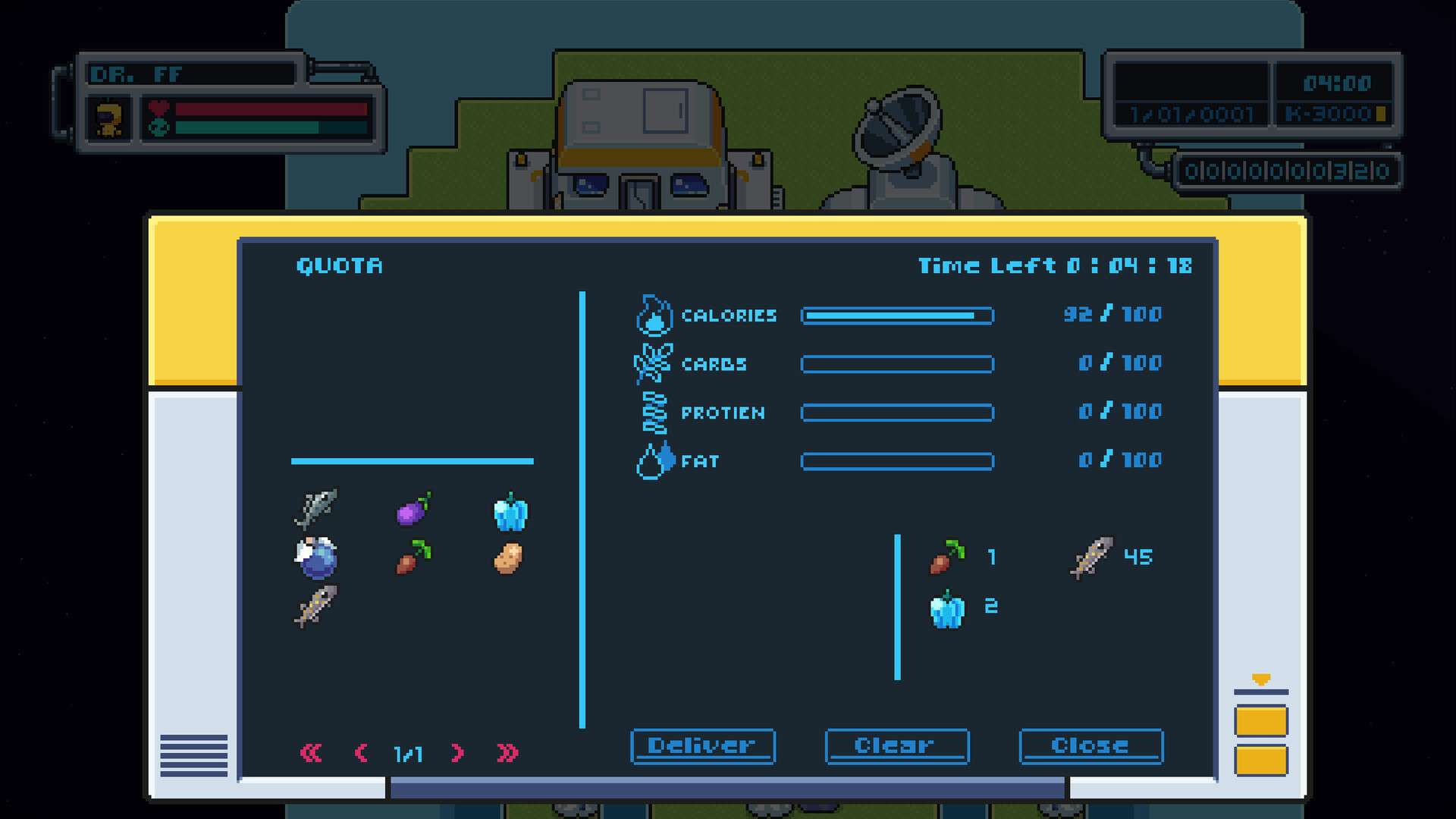Click the Protien icon
1456x819 pixels.
654,413
